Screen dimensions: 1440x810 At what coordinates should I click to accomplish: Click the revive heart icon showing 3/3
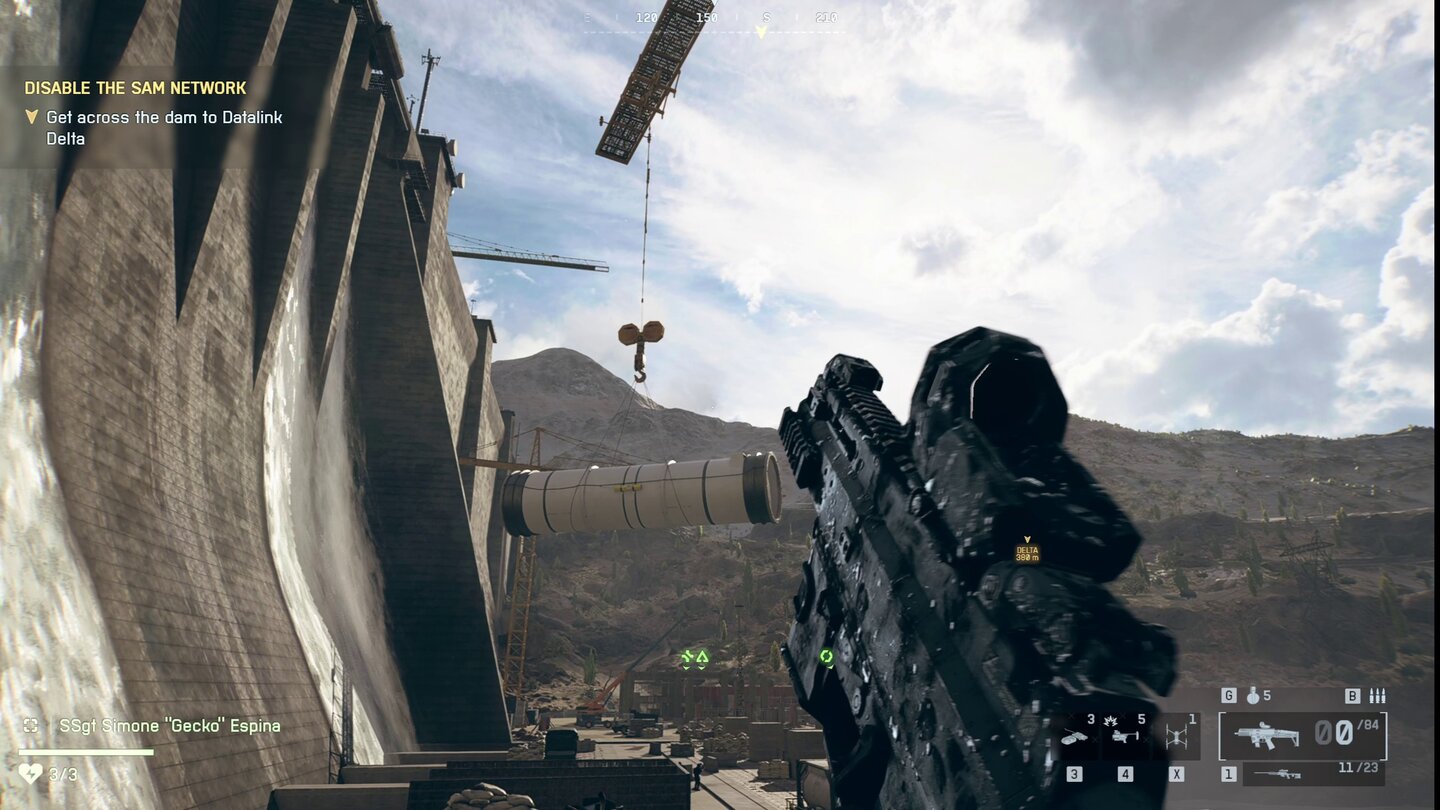[x=31, y=772]
